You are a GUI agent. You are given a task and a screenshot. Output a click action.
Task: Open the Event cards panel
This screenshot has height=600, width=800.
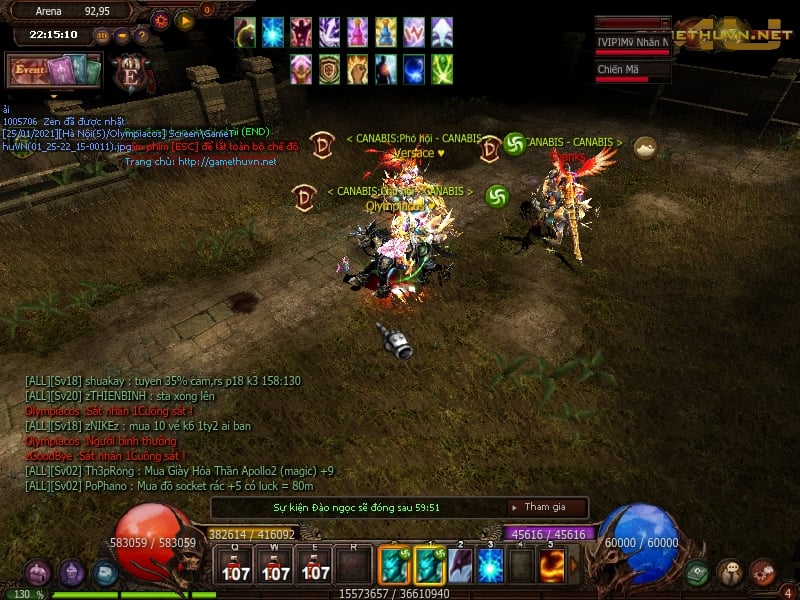coord(55,72)
